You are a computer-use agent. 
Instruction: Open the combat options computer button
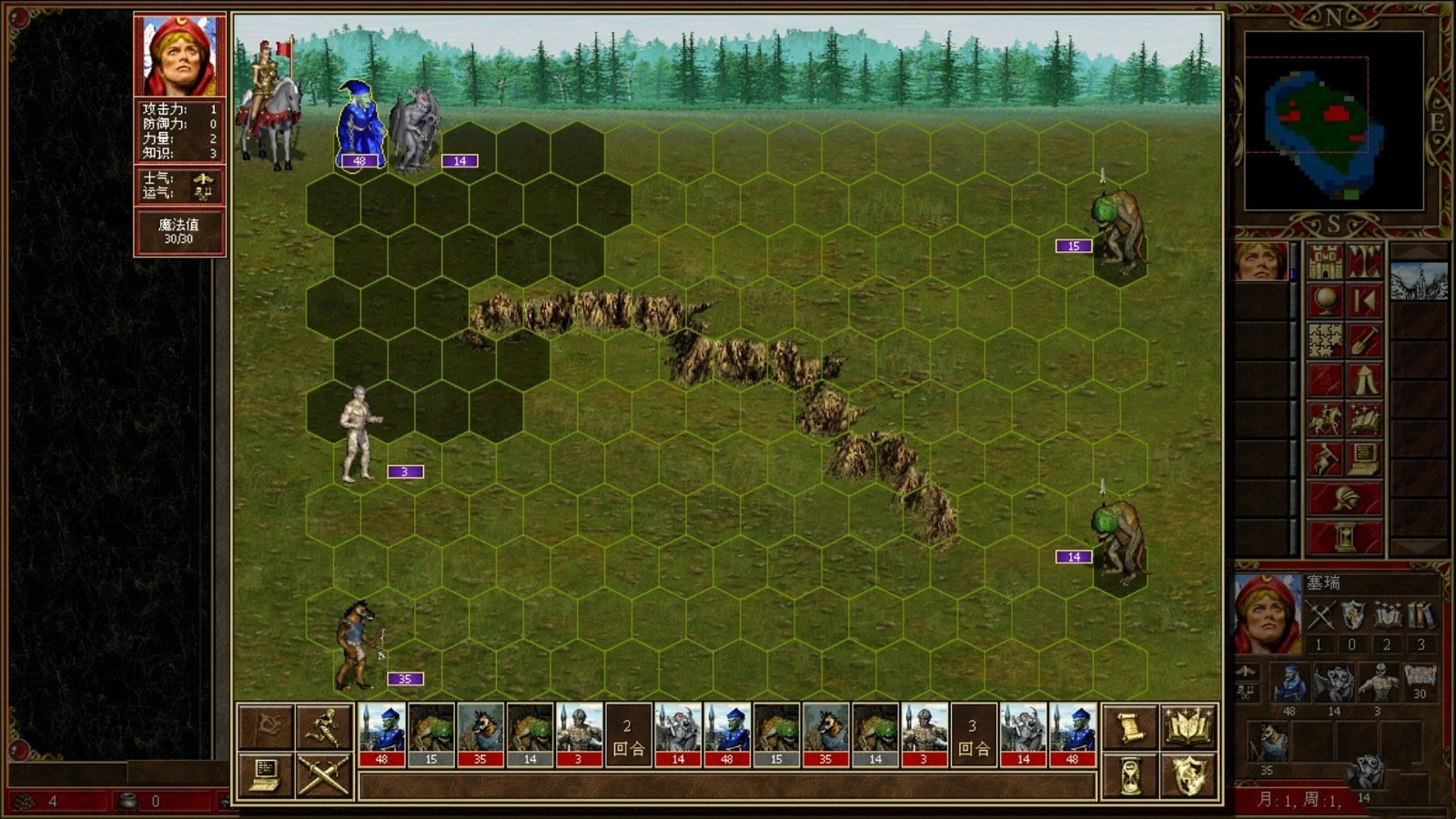pyautogui.click(x=265, y=775)
